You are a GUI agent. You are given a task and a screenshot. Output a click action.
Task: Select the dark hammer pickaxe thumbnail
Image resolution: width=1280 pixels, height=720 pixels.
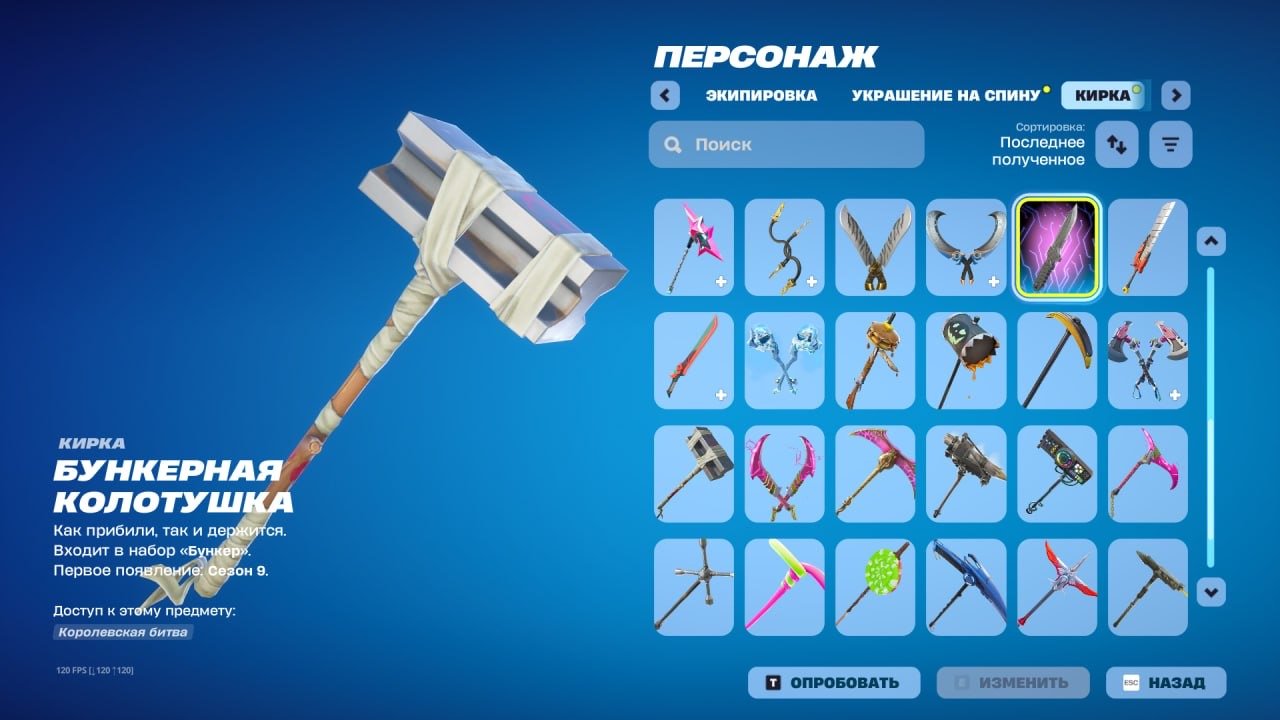pyautogui.click(x=694, y=475)
